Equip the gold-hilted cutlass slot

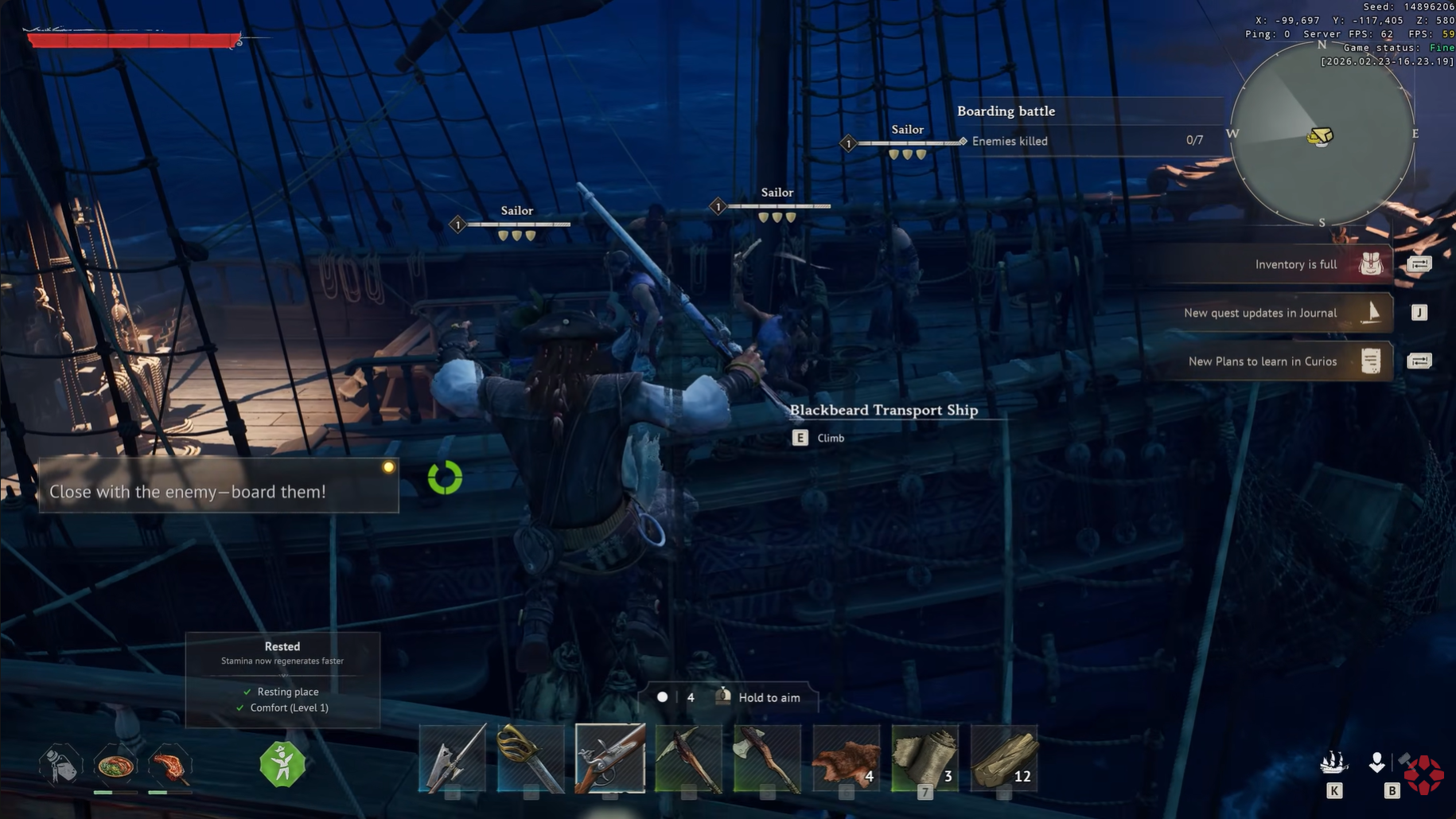[531, 759]
